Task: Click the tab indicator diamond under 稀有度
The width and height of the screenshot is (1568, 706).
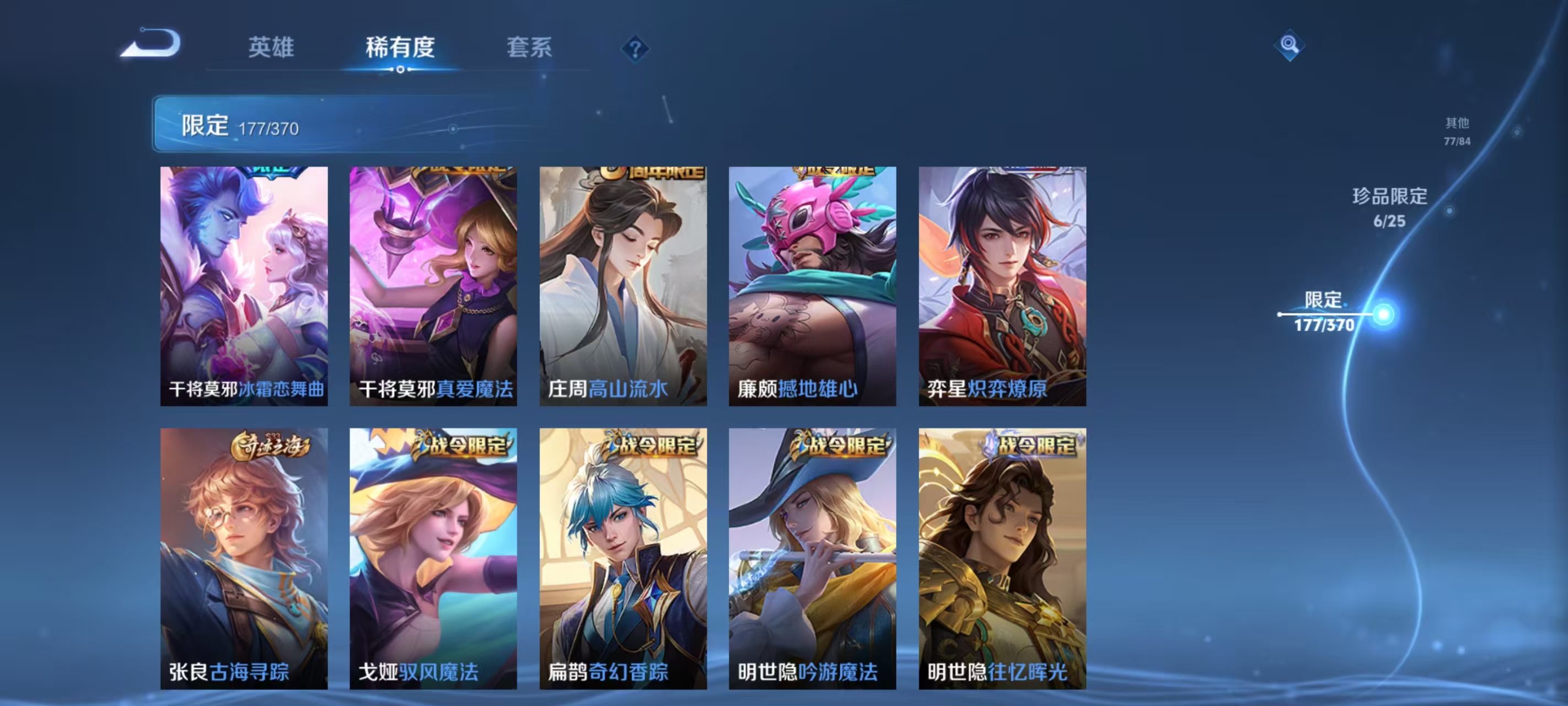Action: tap(400, 69)
